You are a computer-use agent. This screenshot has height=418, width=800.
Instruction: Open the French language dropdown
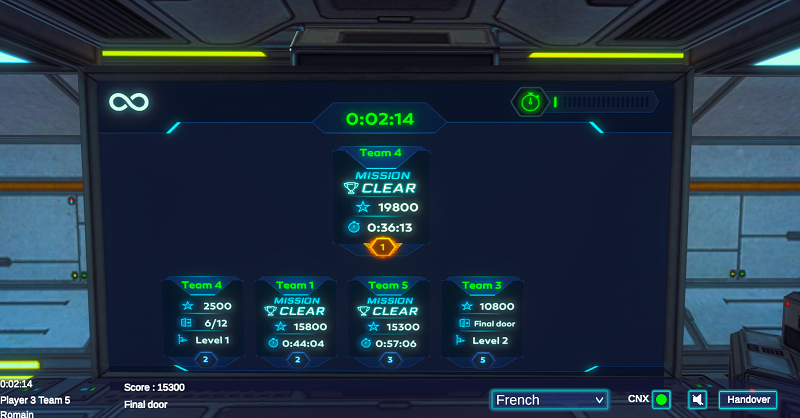[x=549, y=400]
